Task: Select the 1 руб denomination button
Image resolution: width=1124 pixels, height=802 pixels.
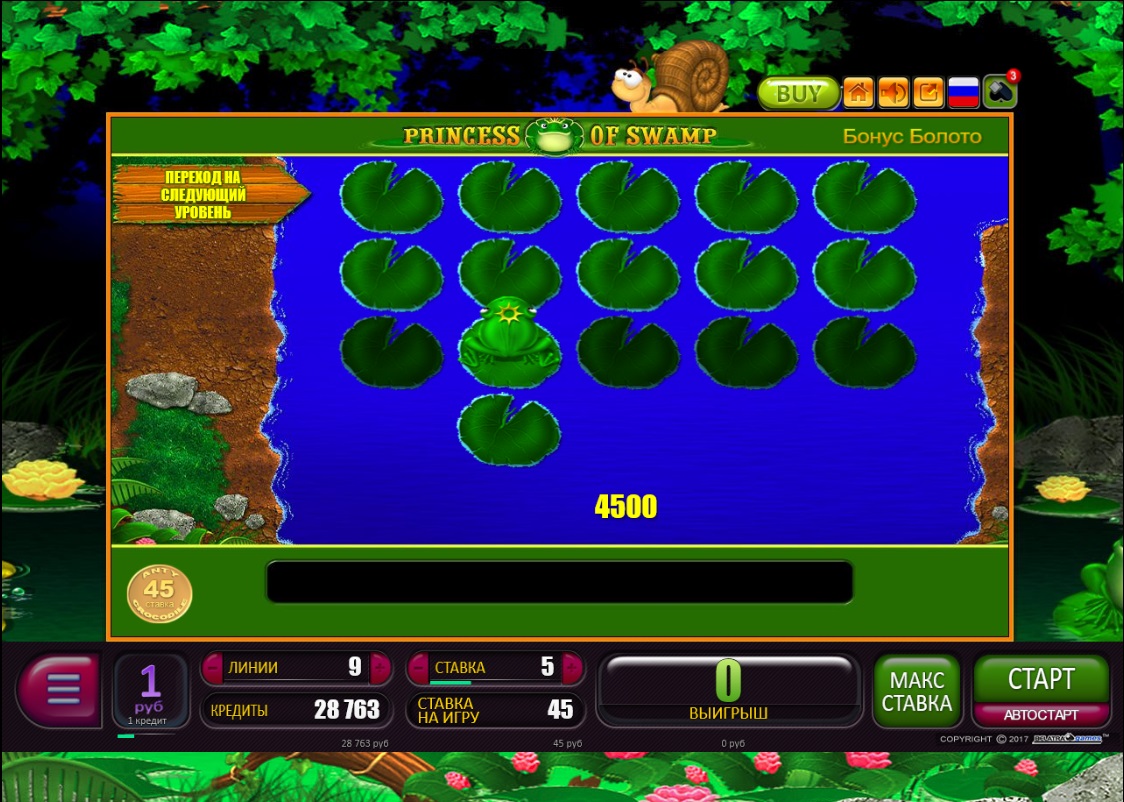Action: pyautogui.click(x=150, y=689)
